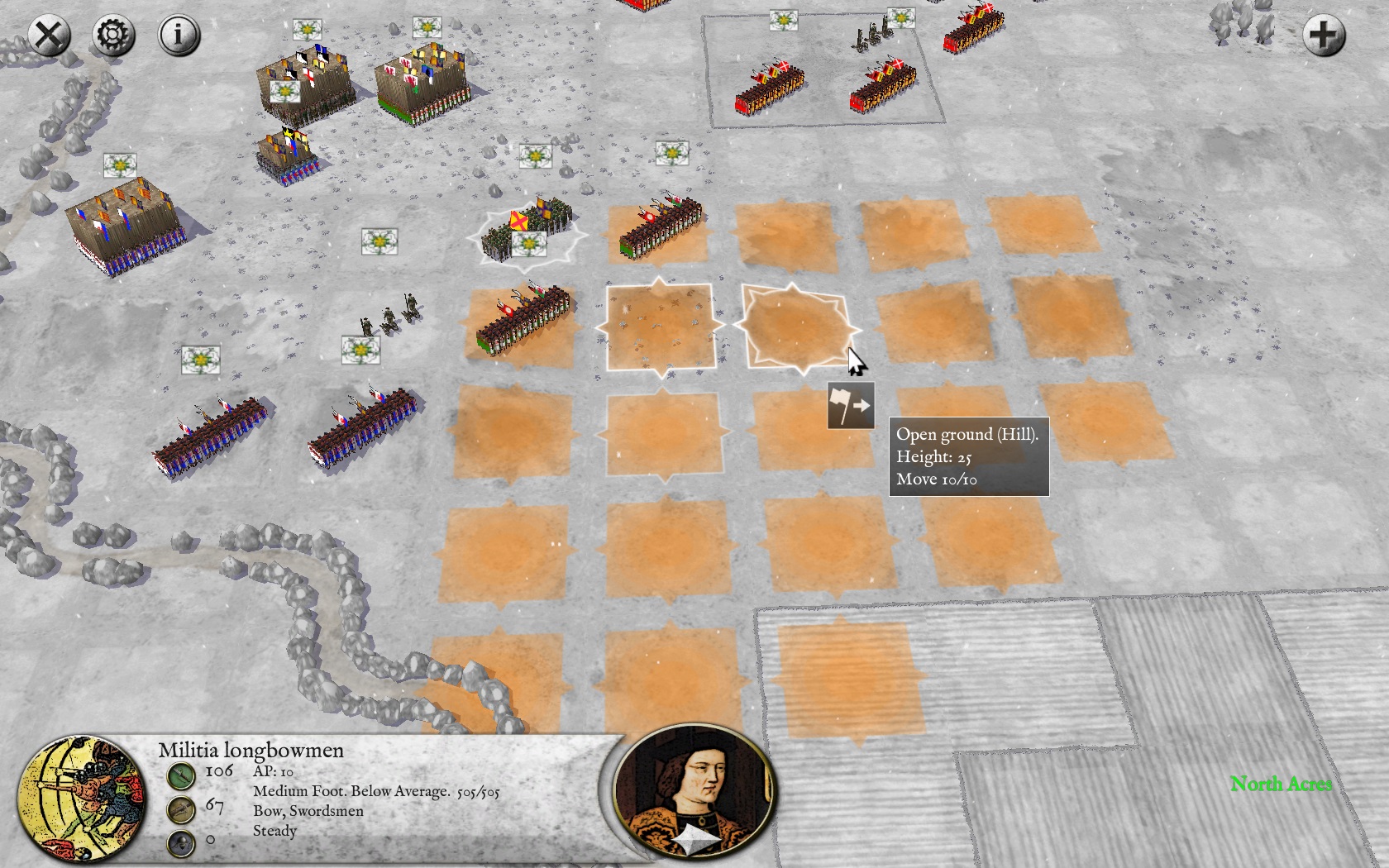
Task: Choose the move flag action icon
Action: tap(851, 406)
